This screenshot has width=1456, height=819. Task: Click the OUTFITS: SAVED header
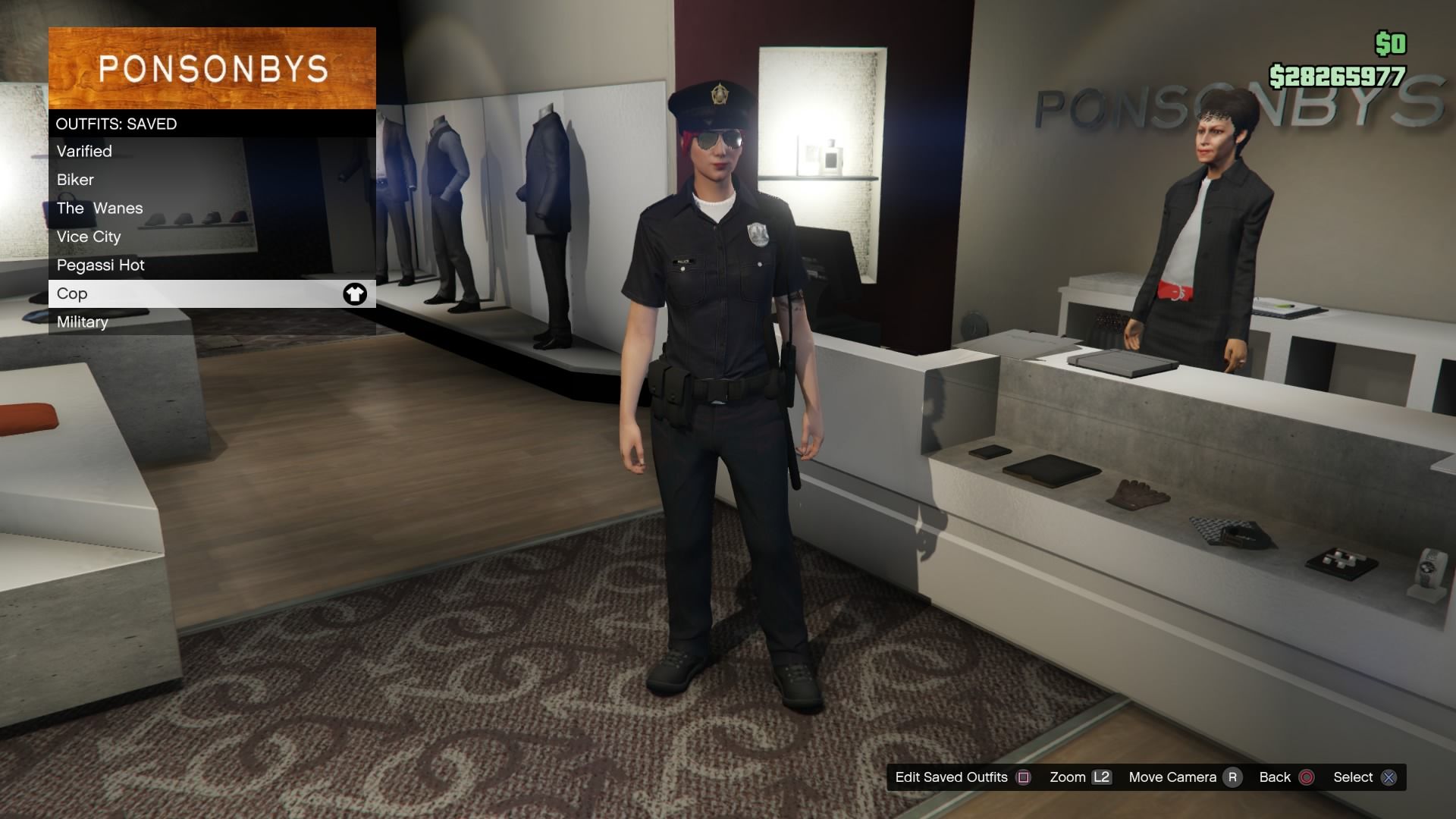coord(116,123)
